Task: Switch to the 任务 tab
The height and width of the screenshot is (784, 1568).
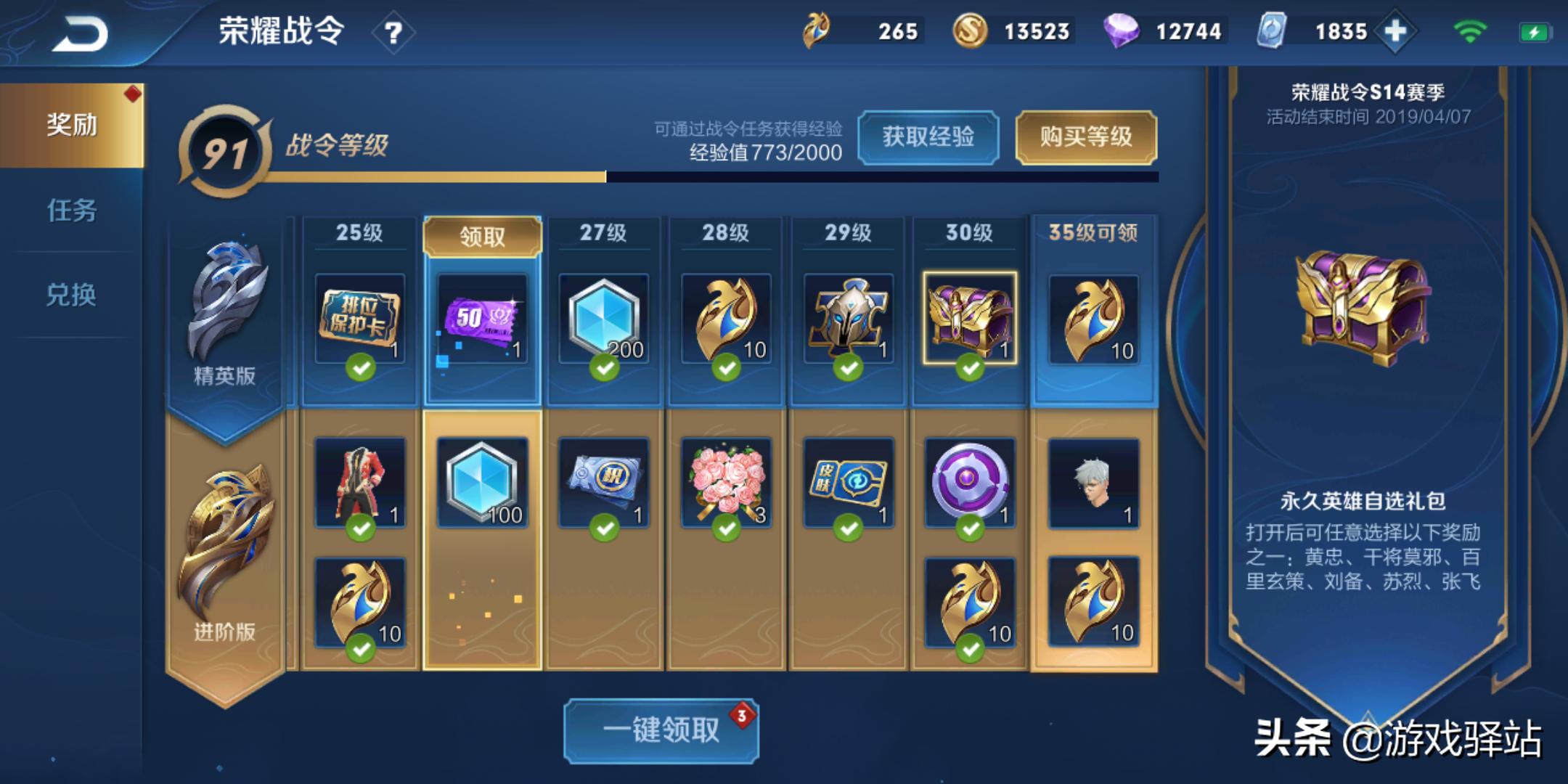Action: pyautogui.click(x=71, y=211)
